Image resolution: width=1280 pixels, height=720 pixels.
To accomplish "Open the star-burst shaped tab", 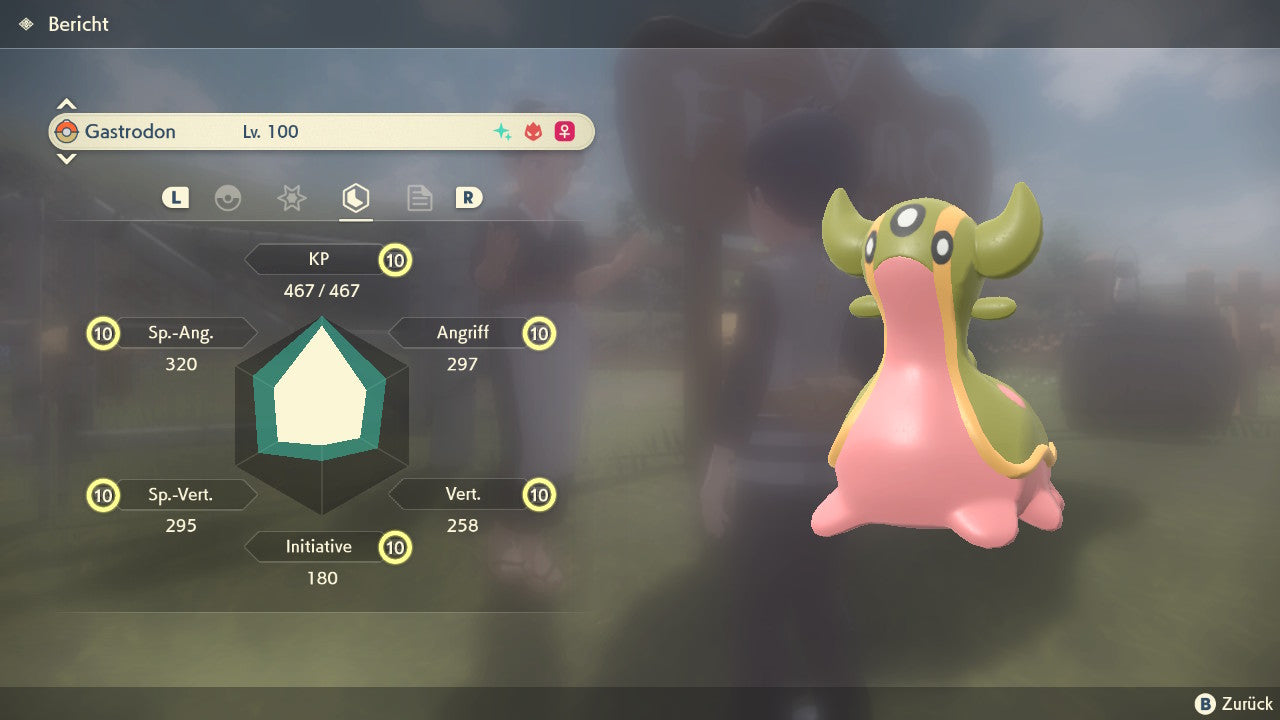I will click(291, 198).
